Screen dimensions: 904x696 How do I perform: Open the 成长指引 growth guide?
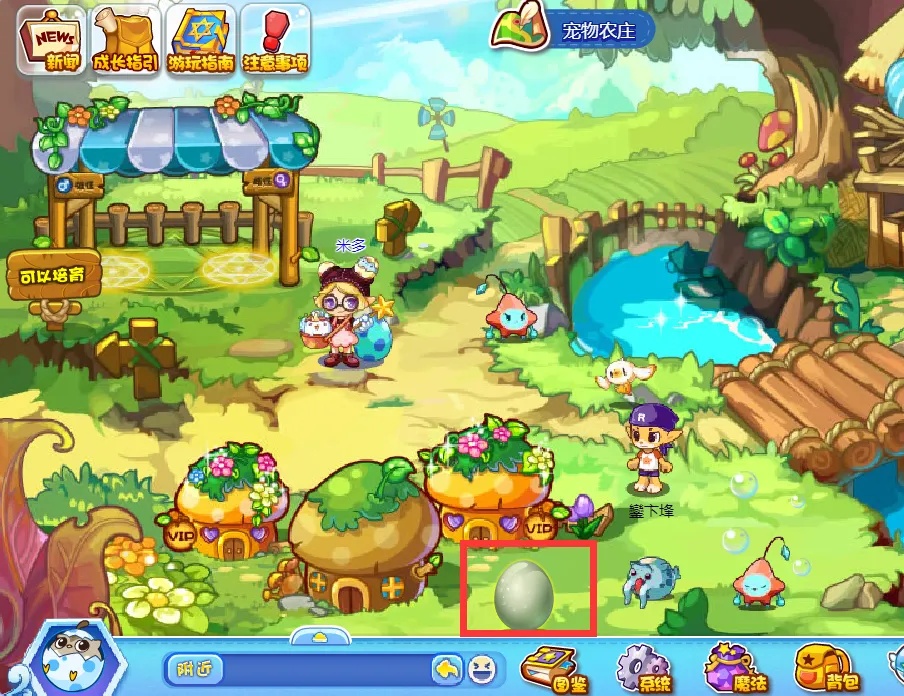pos(125,42)
